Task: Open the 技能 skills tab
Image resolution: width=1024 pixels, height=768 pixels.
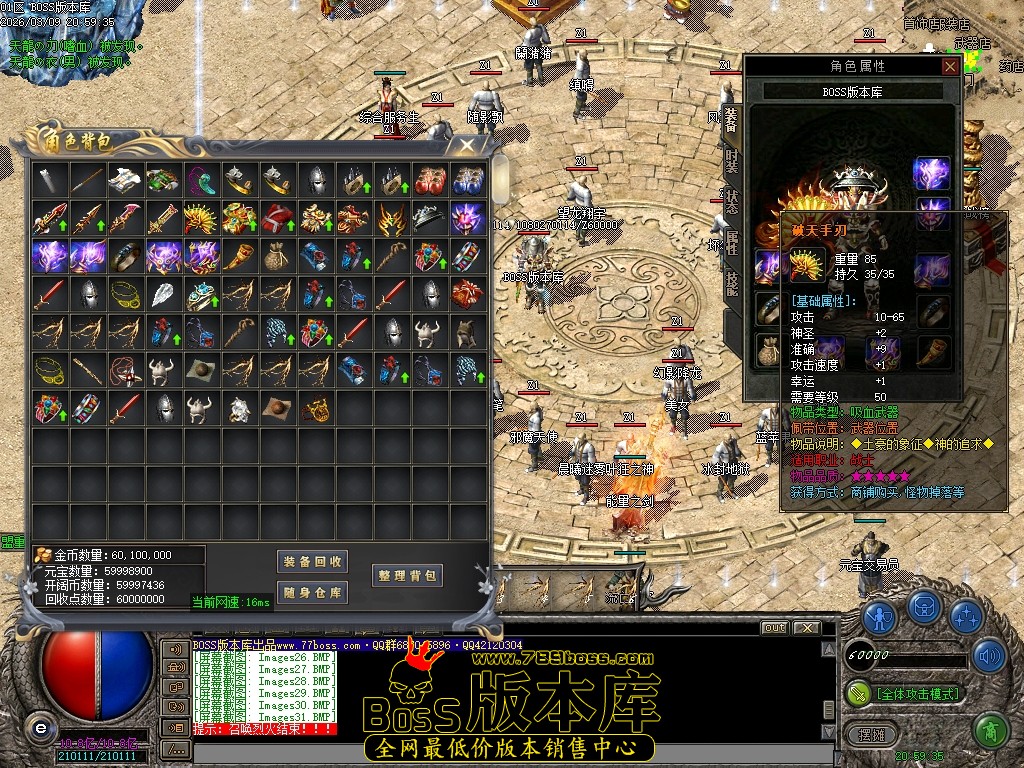Action: [731, 283]
